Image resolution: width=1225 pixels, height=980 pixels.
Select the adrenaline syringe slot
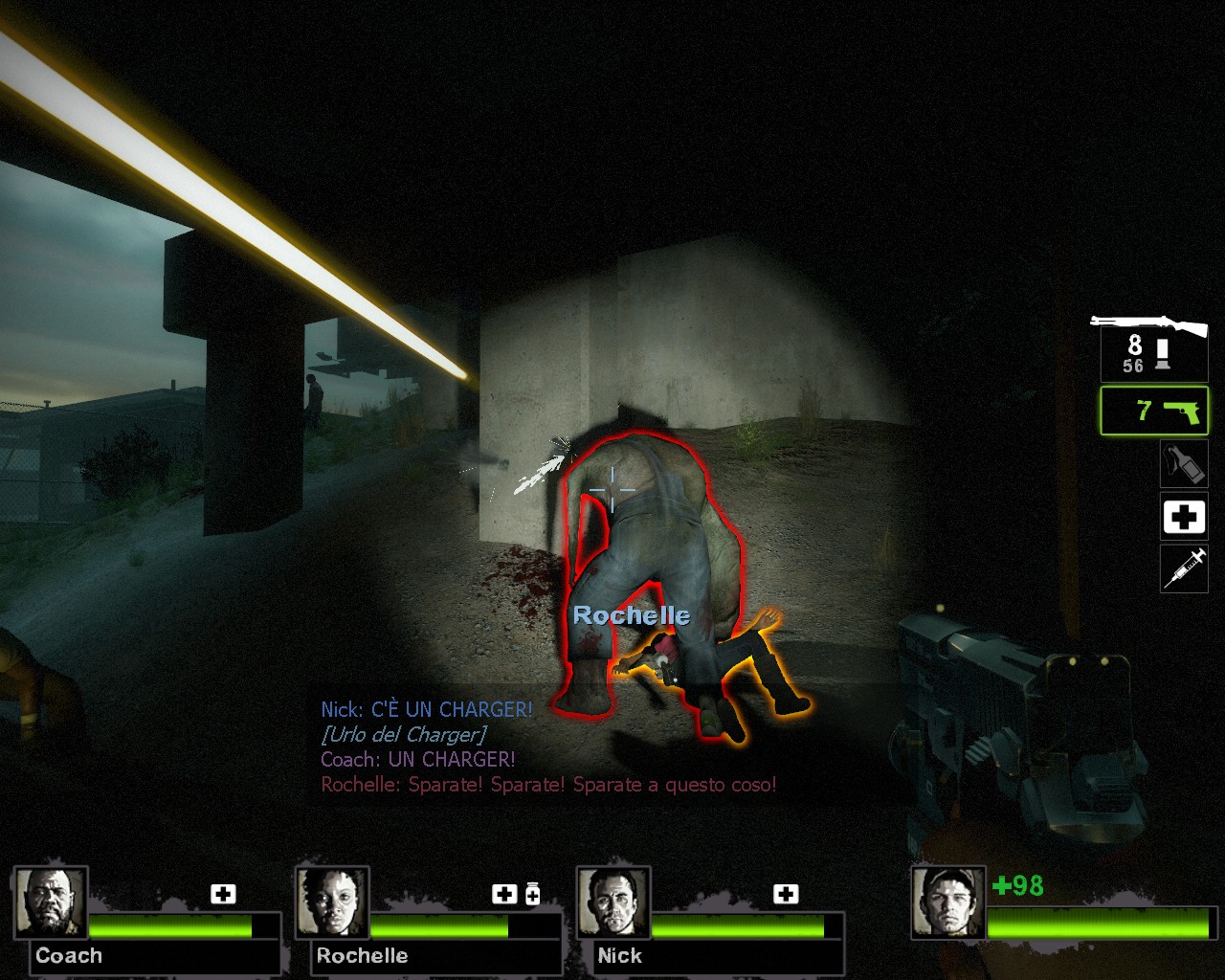[x=1184, y=569]
